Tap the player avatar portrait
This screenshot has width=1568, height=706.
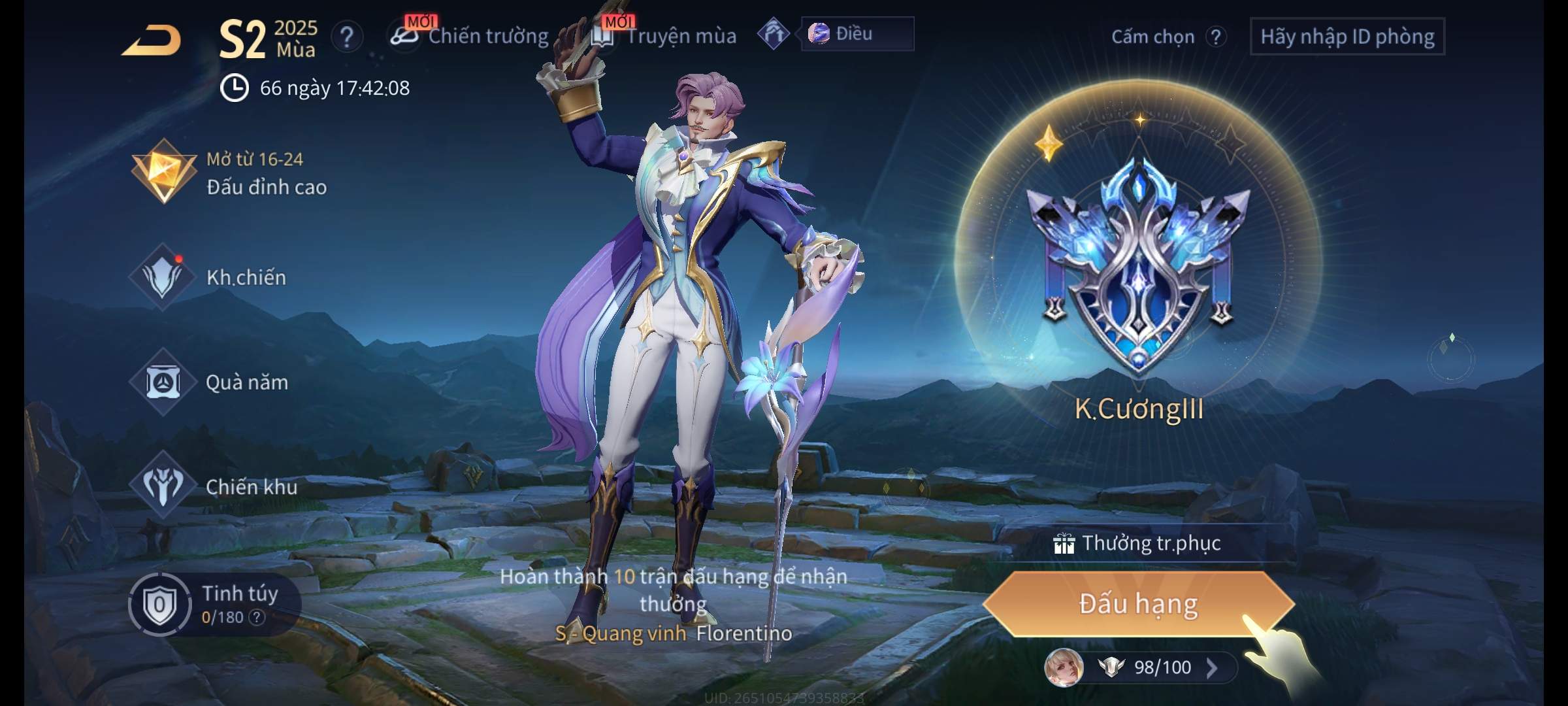coord(1064,667)
